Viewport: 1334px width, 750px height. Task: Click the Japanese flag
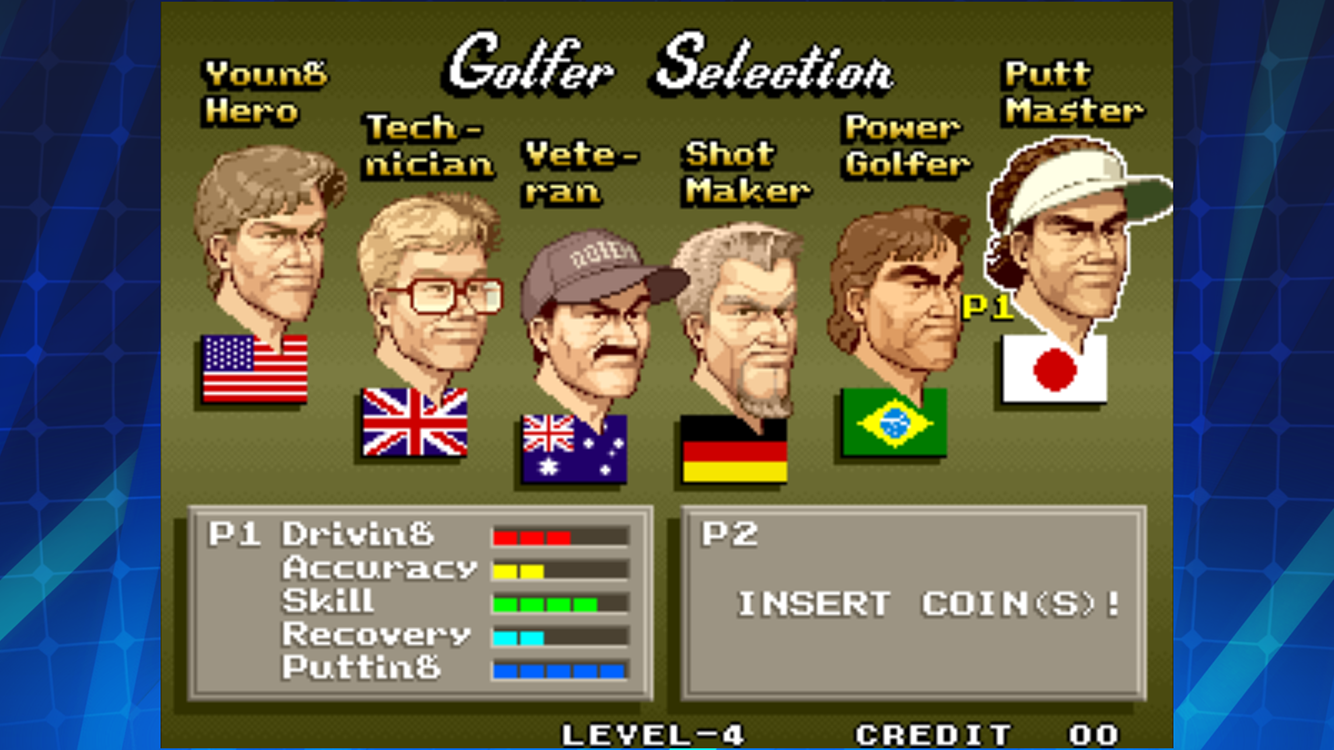pos(1054,369)
